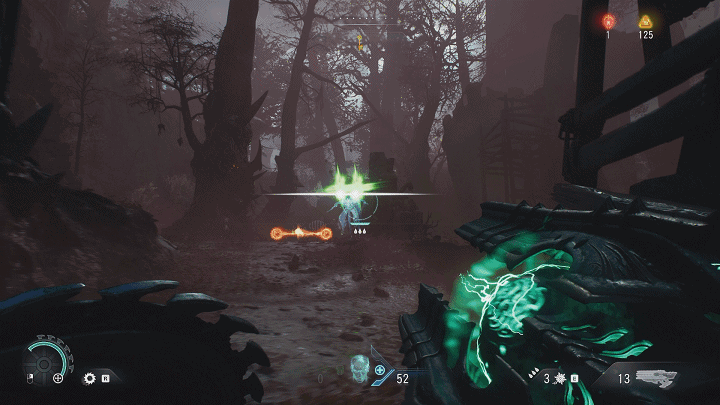
Task: Click the crosshair icon below the radial gauge
Action: [58, 378]
